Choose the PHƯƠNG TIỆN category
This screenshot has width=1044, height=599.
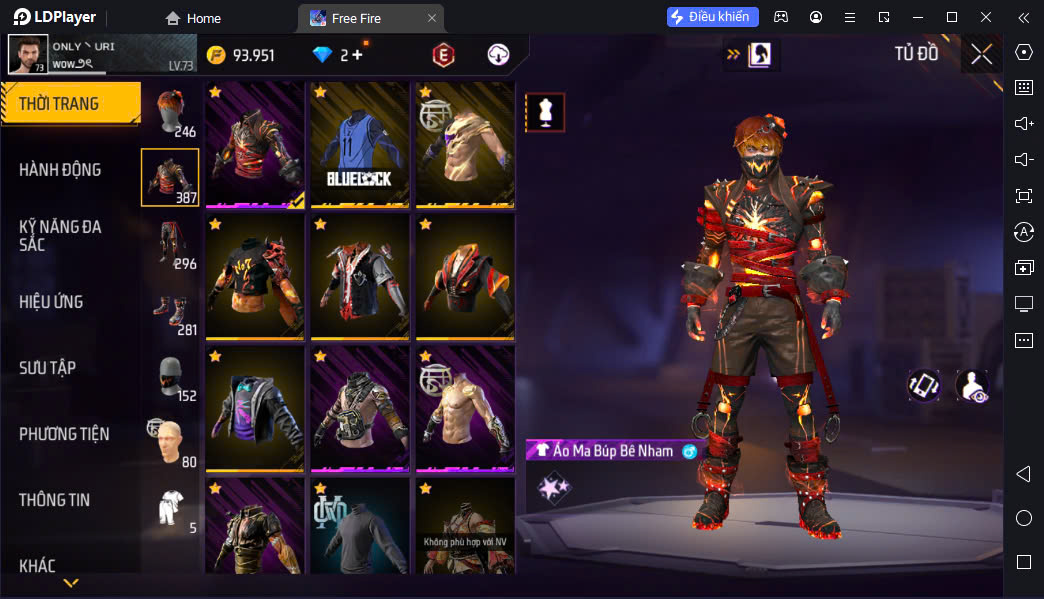point(64,434)
